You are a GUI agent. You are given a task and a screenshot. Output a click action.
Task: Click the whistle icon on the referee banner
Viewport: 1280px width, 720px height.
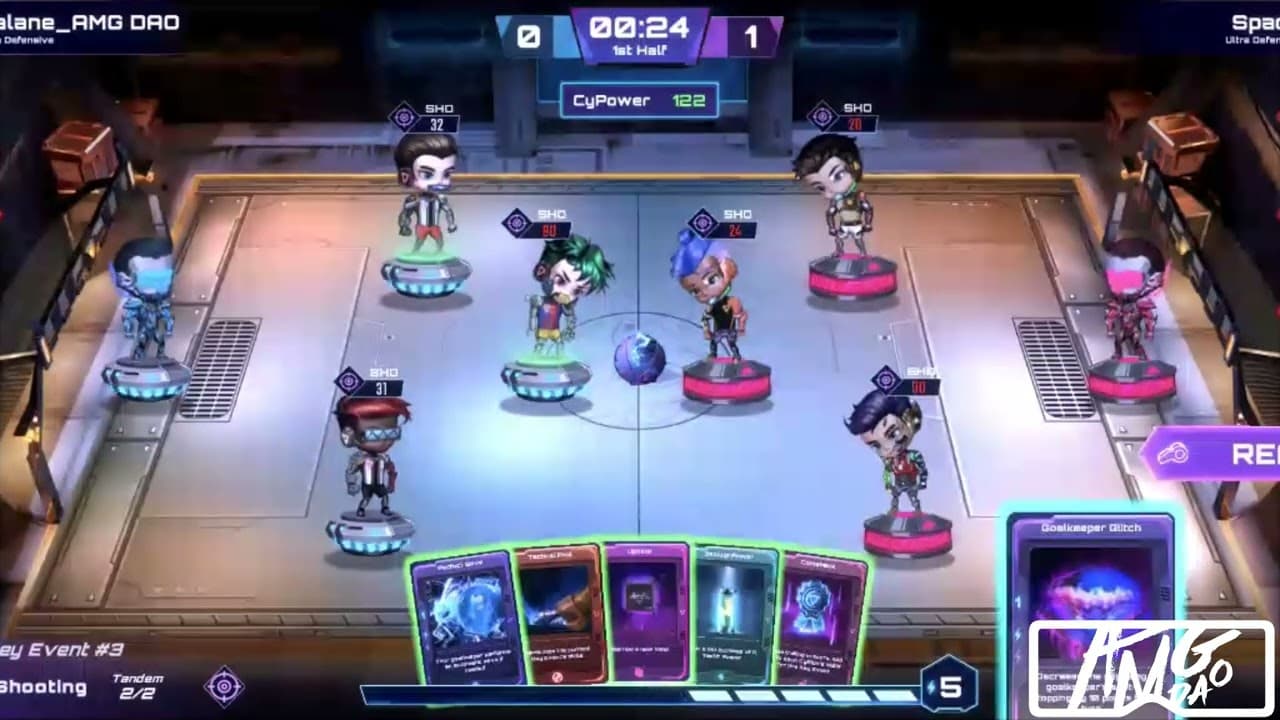click(1174, 452)
